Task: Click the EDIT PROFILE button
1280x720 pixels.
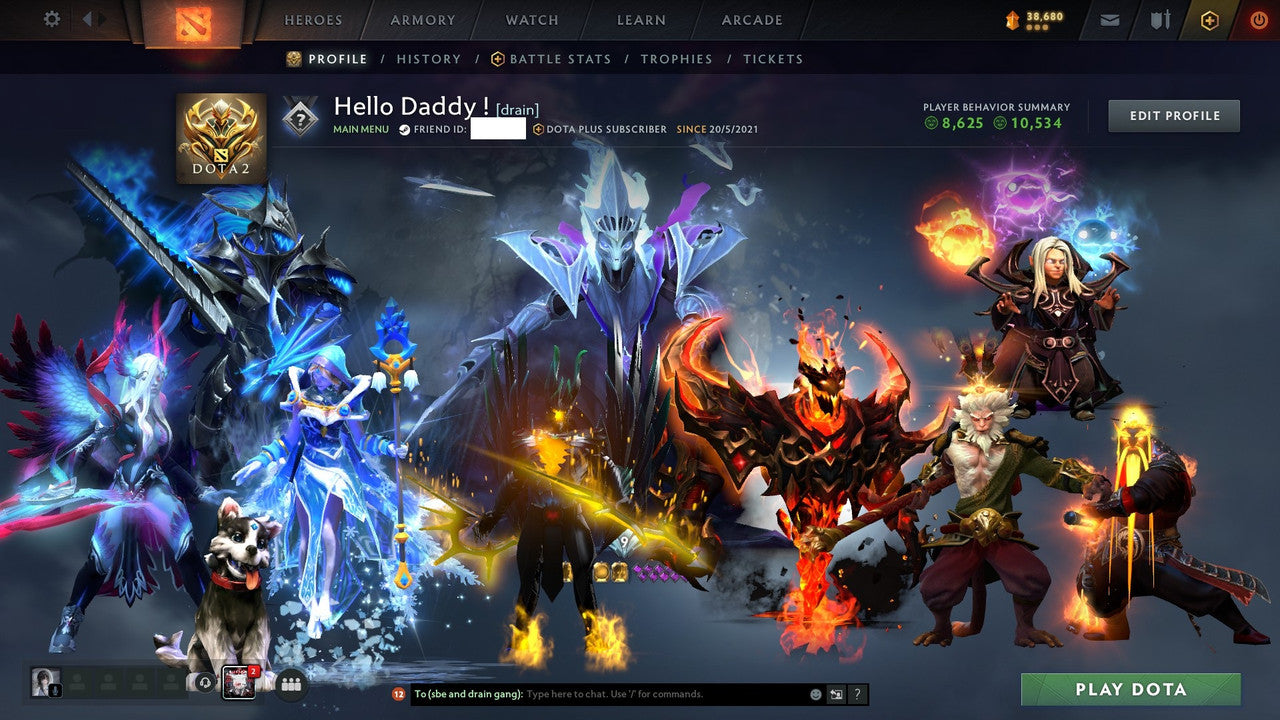Action: pyautogui.click(x=1173, y=115)
